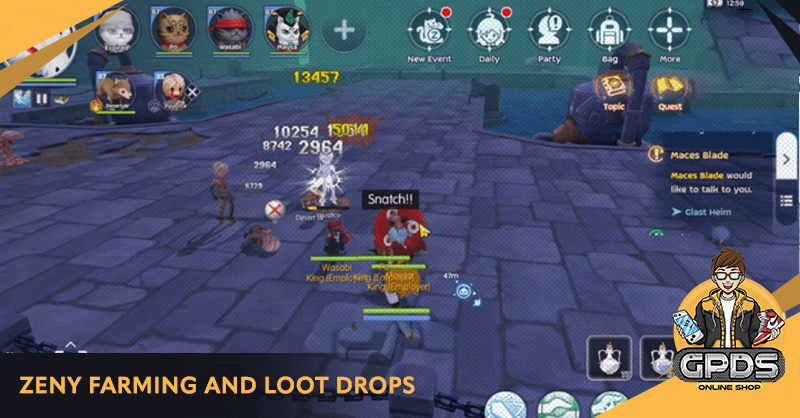Follow the Glast Heim quest destination link
The image size is (800, 418).
(x=705, y=211)
